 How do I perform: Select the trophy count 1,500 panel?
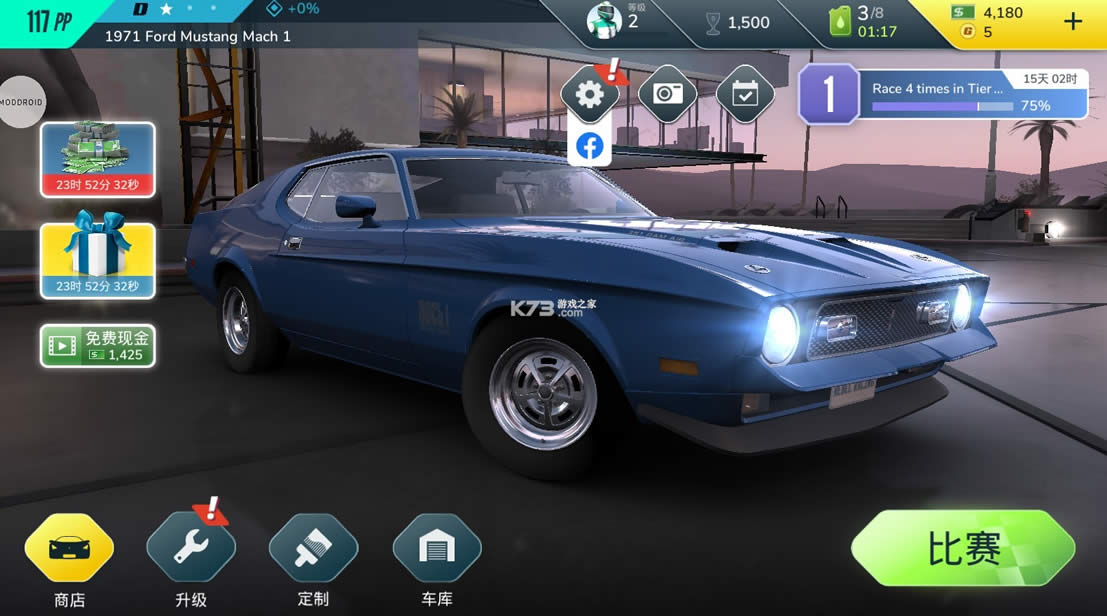pyautogui.click(x=738, y=23)
